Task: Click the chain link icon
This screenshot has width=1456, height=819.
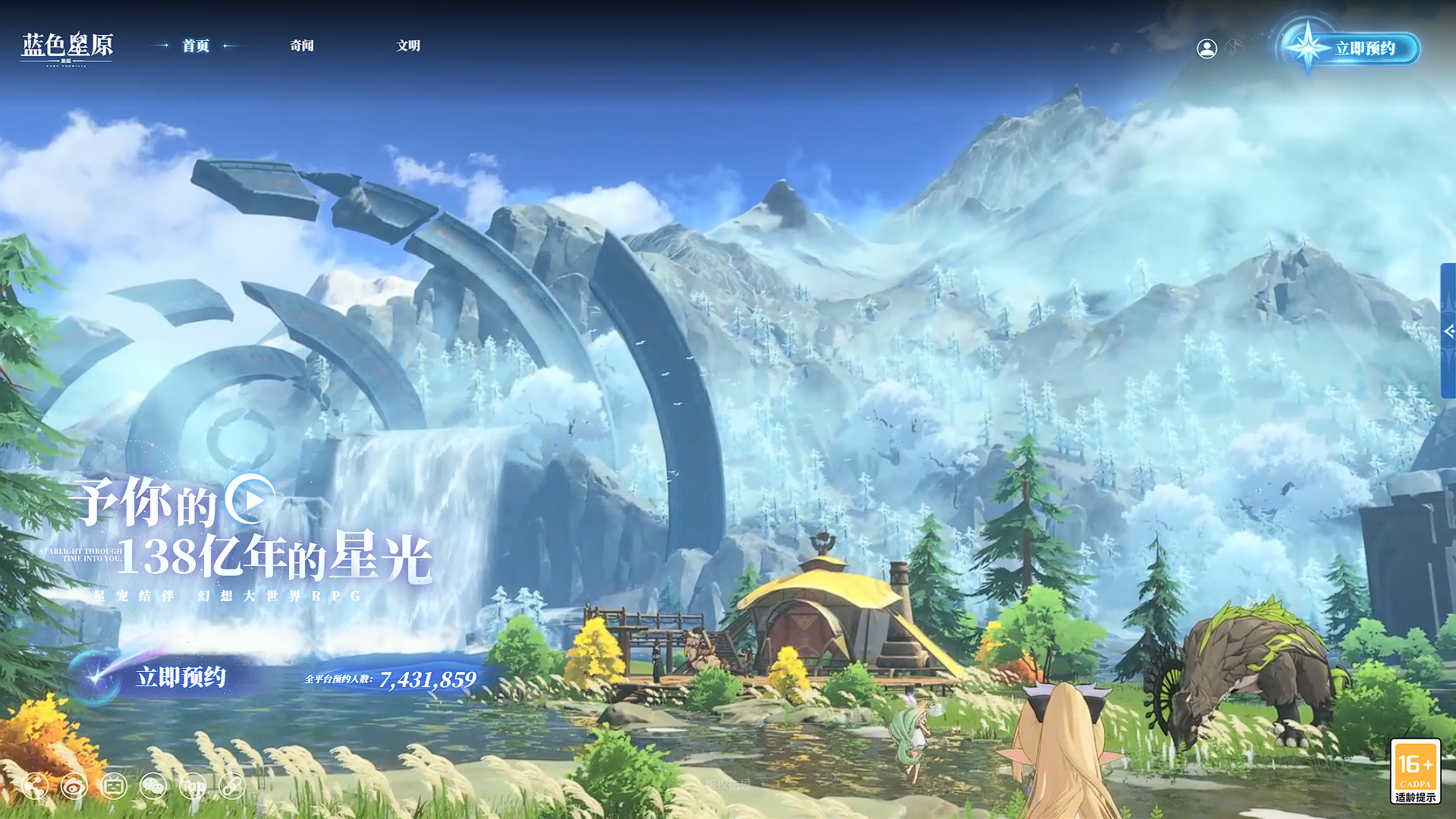Action: (x=232, y=786)
